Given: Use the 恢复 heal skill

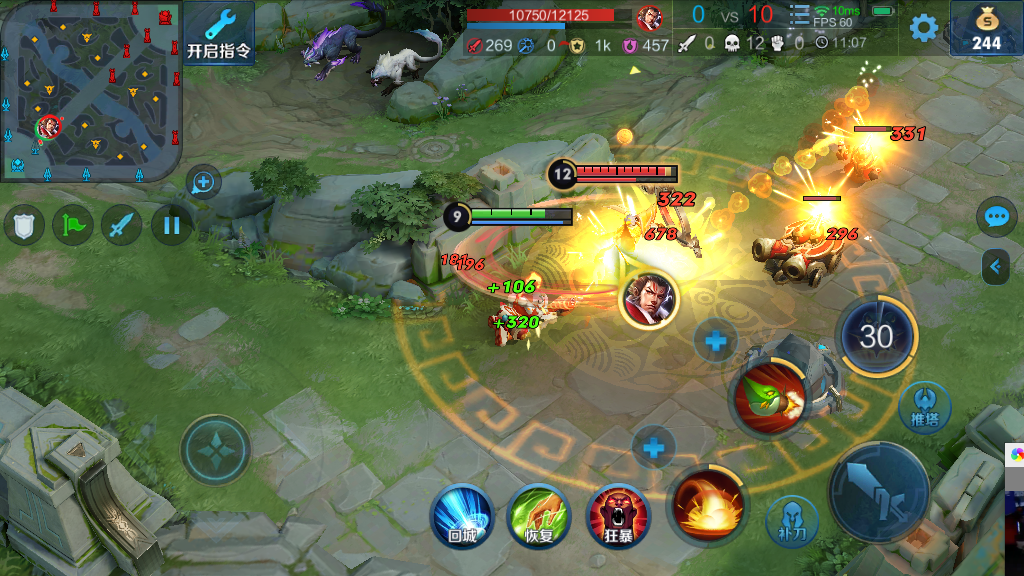Looking at the screenshot, I should click(x=539, y=516).
